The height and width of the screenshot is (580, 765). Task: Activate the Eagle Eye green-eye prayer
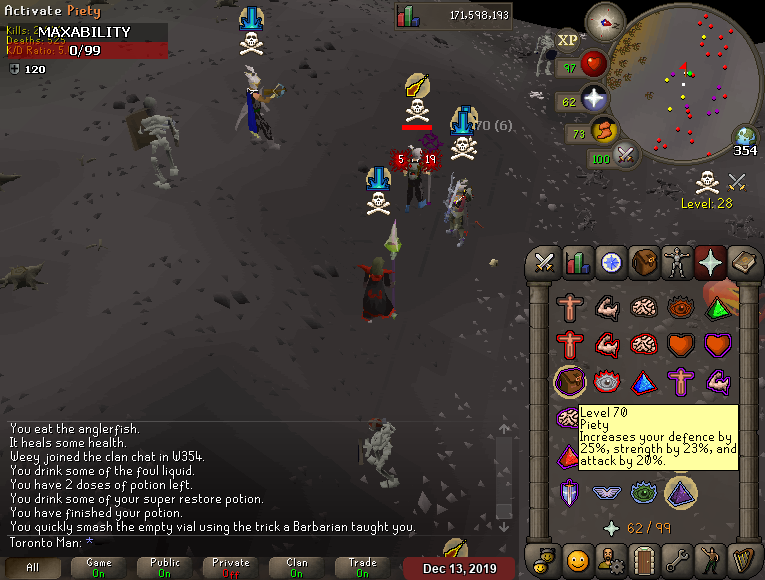coord(644,492)
